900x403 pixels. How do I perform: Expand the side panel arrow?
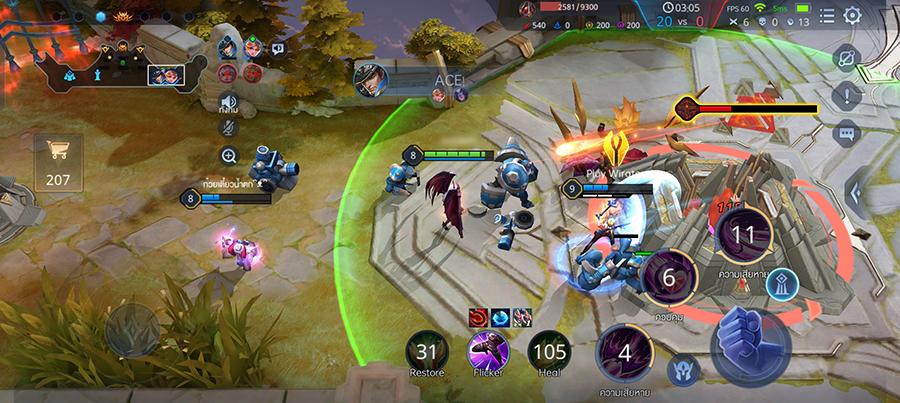tap(857, 192)
